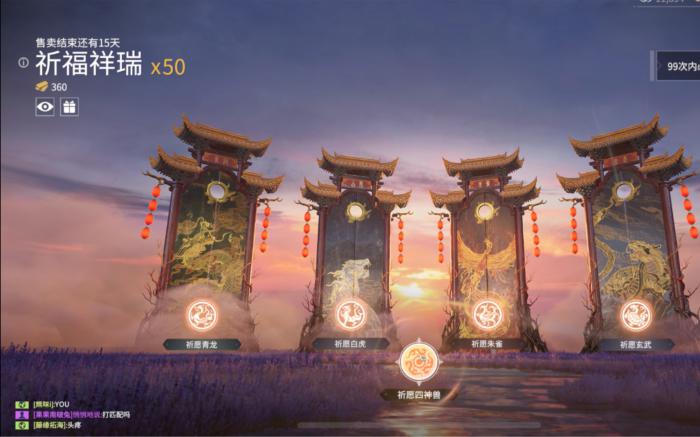Pray at the 祈愿青龙 Azure Dragon button
The image size is (700, 437).
[202, 316]
